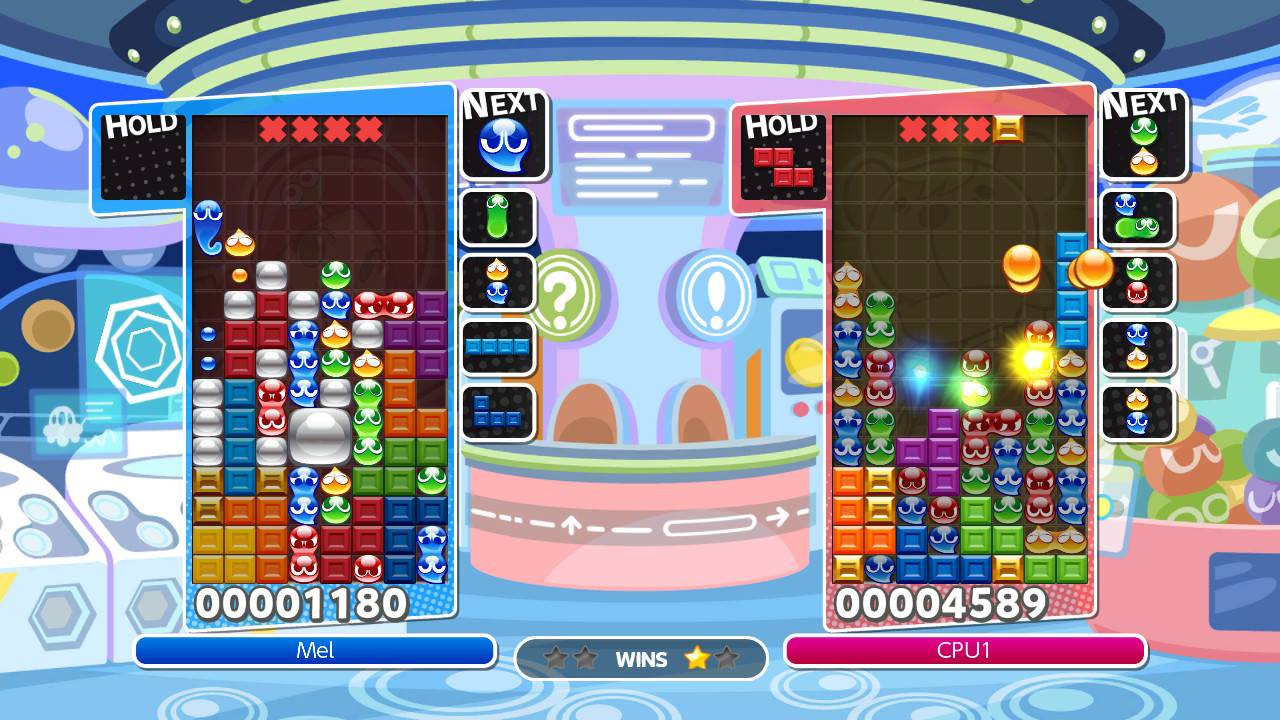Select the green puyo pair in Mel's queue
The width and height of the screenshot is (1280, 720).
498,217
